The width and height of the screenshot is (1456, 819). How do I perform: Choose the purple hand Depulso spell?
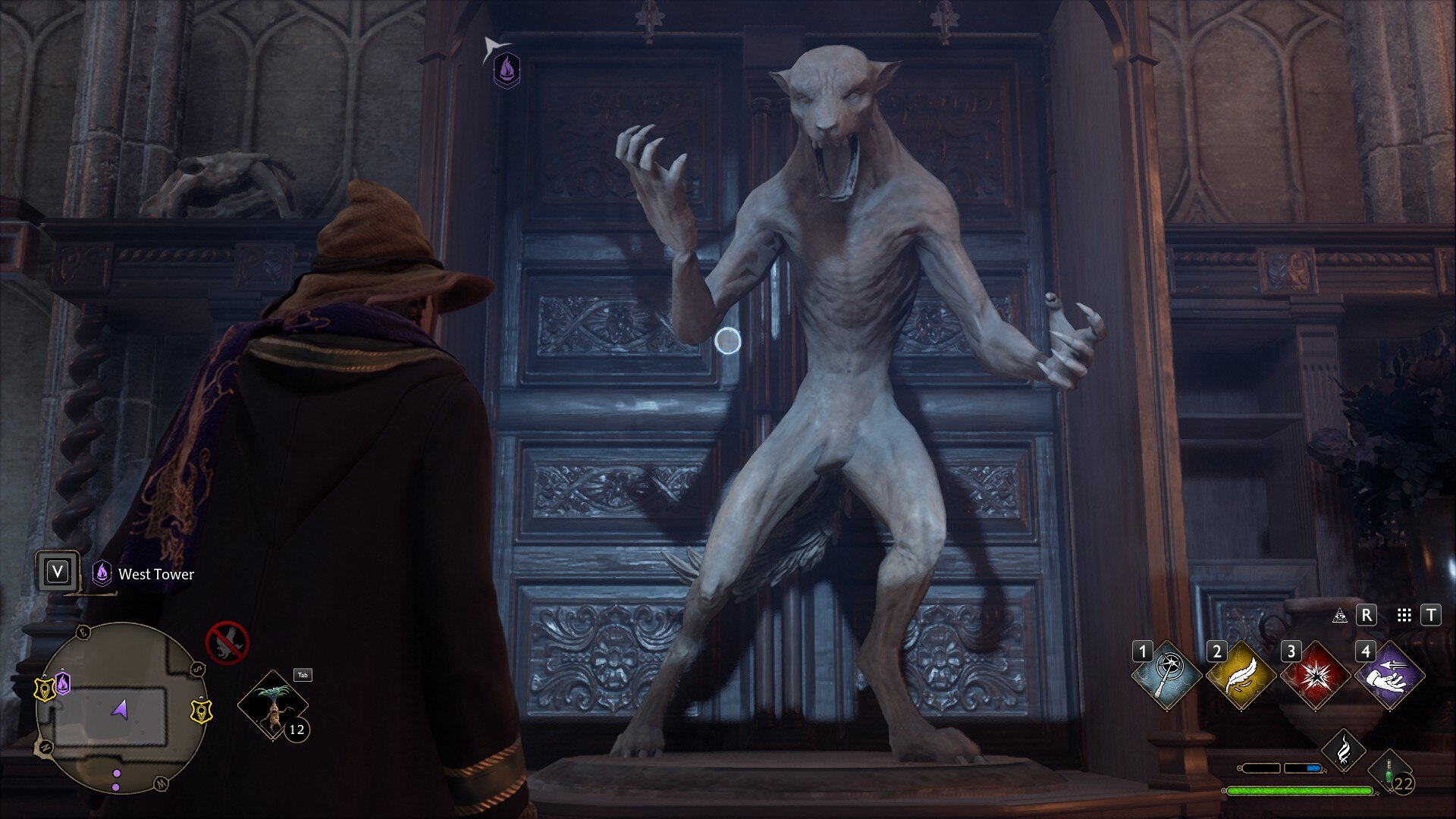(x=1389, y=675)
